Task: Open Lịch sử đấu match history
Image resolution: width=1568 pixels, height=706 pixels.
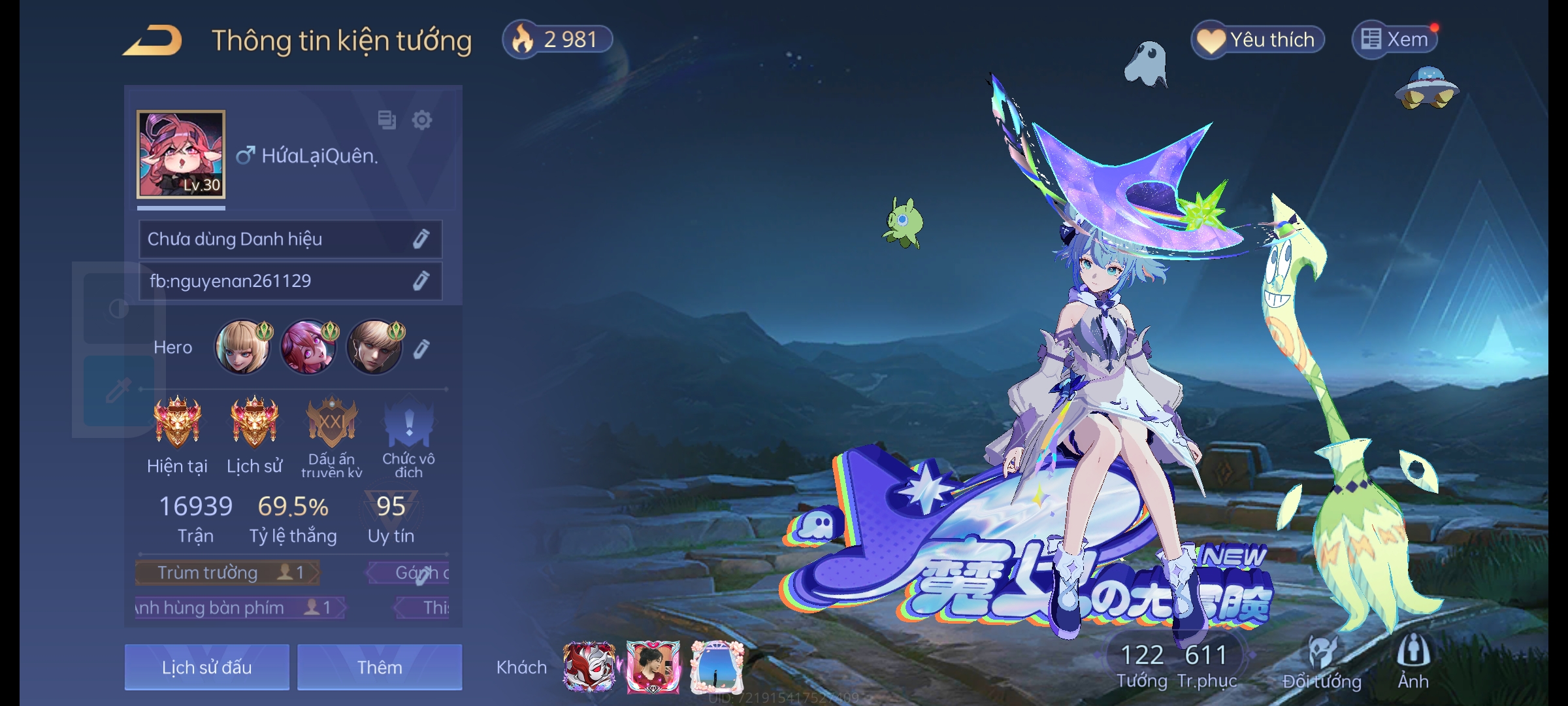Action: 206,667
